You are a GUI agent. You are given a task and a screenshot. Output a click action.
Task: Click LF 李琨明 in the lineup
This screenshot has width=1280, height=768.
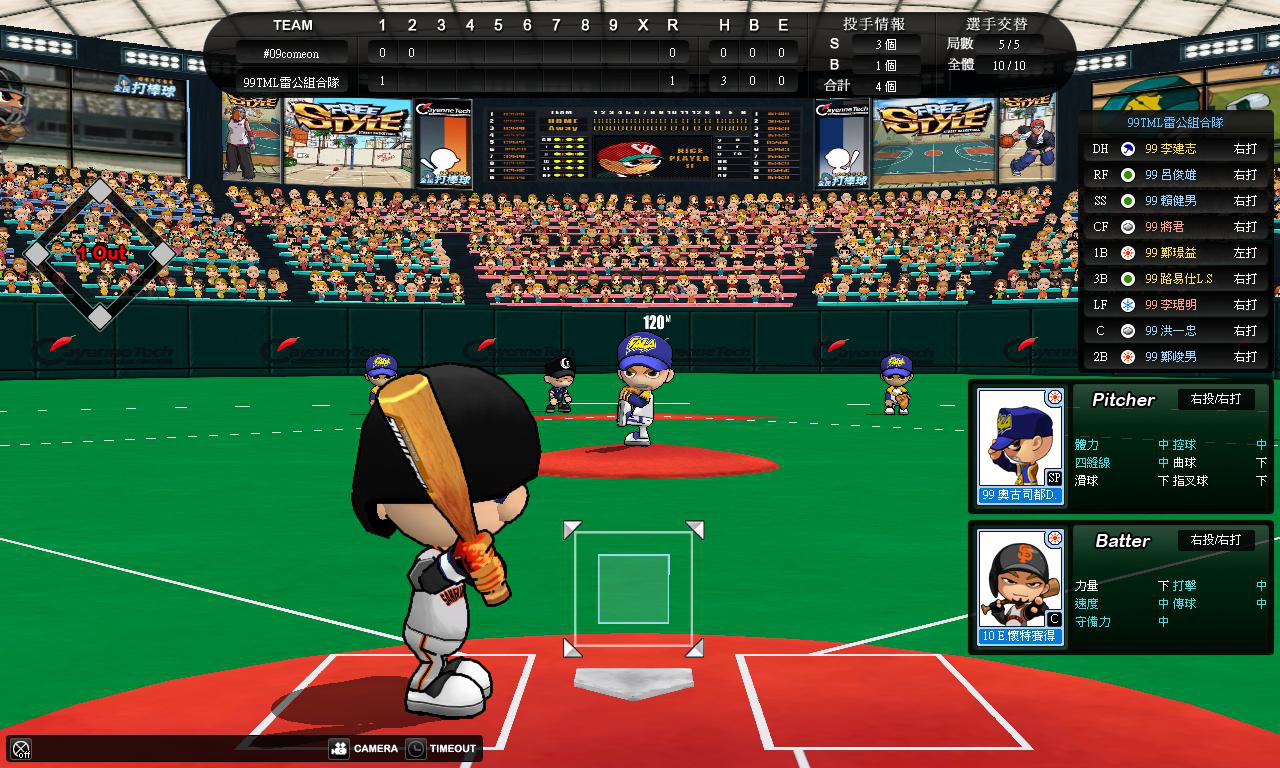pos(1174,305)
